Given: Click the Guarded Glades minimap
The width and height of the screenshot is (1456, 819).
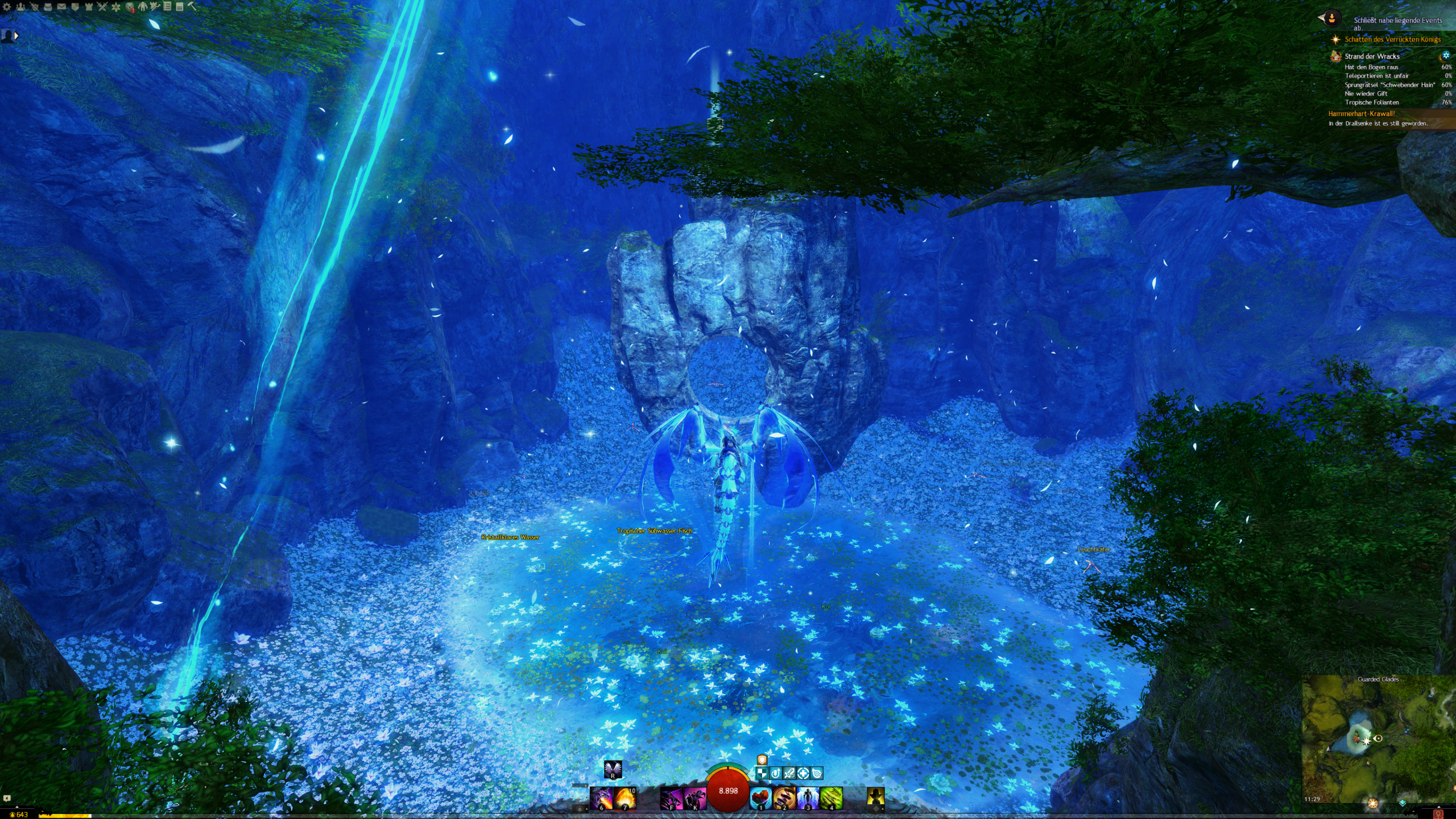Looking at the screenshot, I should tap(1378, 739).
